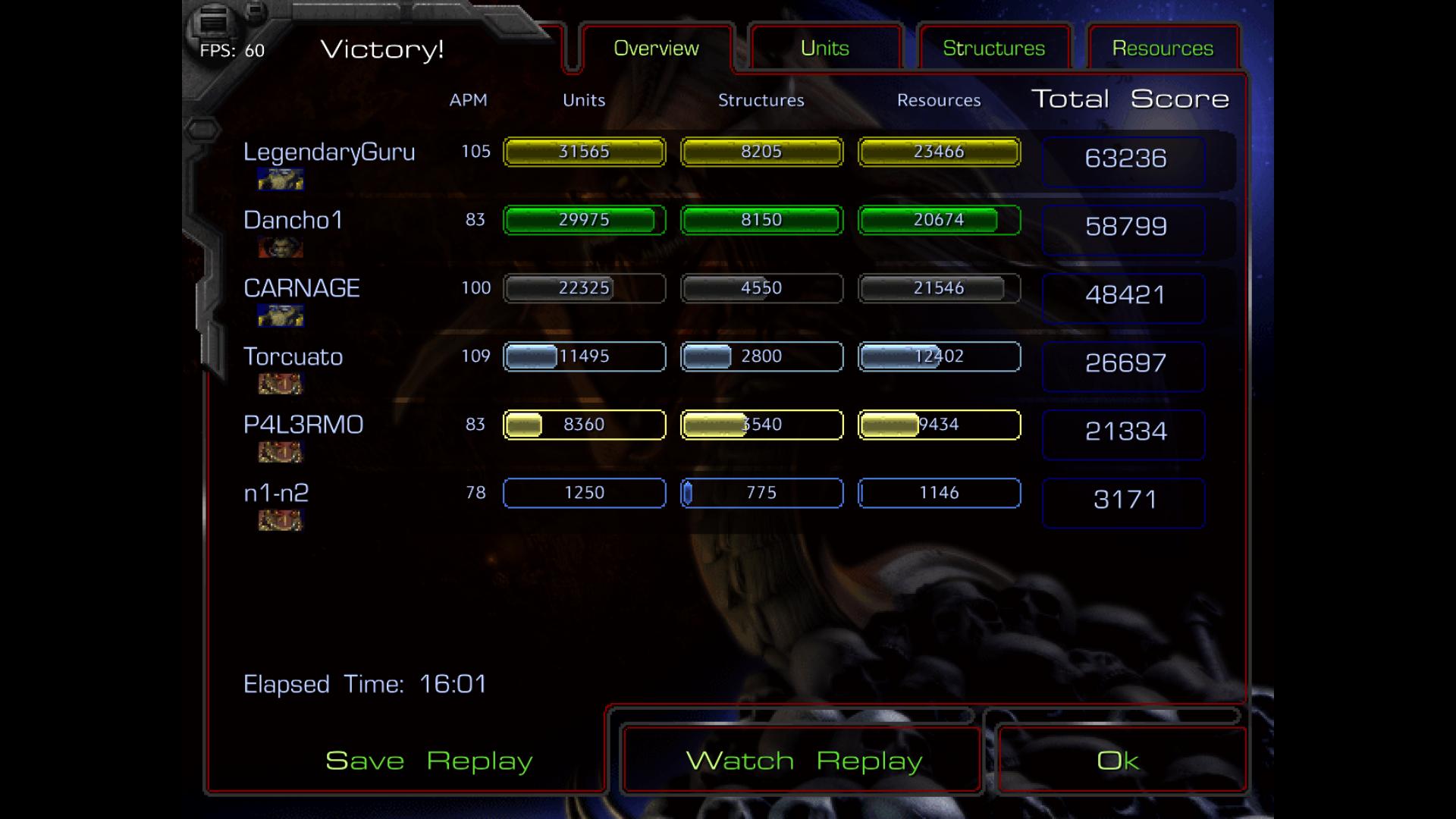Switch to the Overview tab
This screenshot has height=819, width=1456.
656,49
